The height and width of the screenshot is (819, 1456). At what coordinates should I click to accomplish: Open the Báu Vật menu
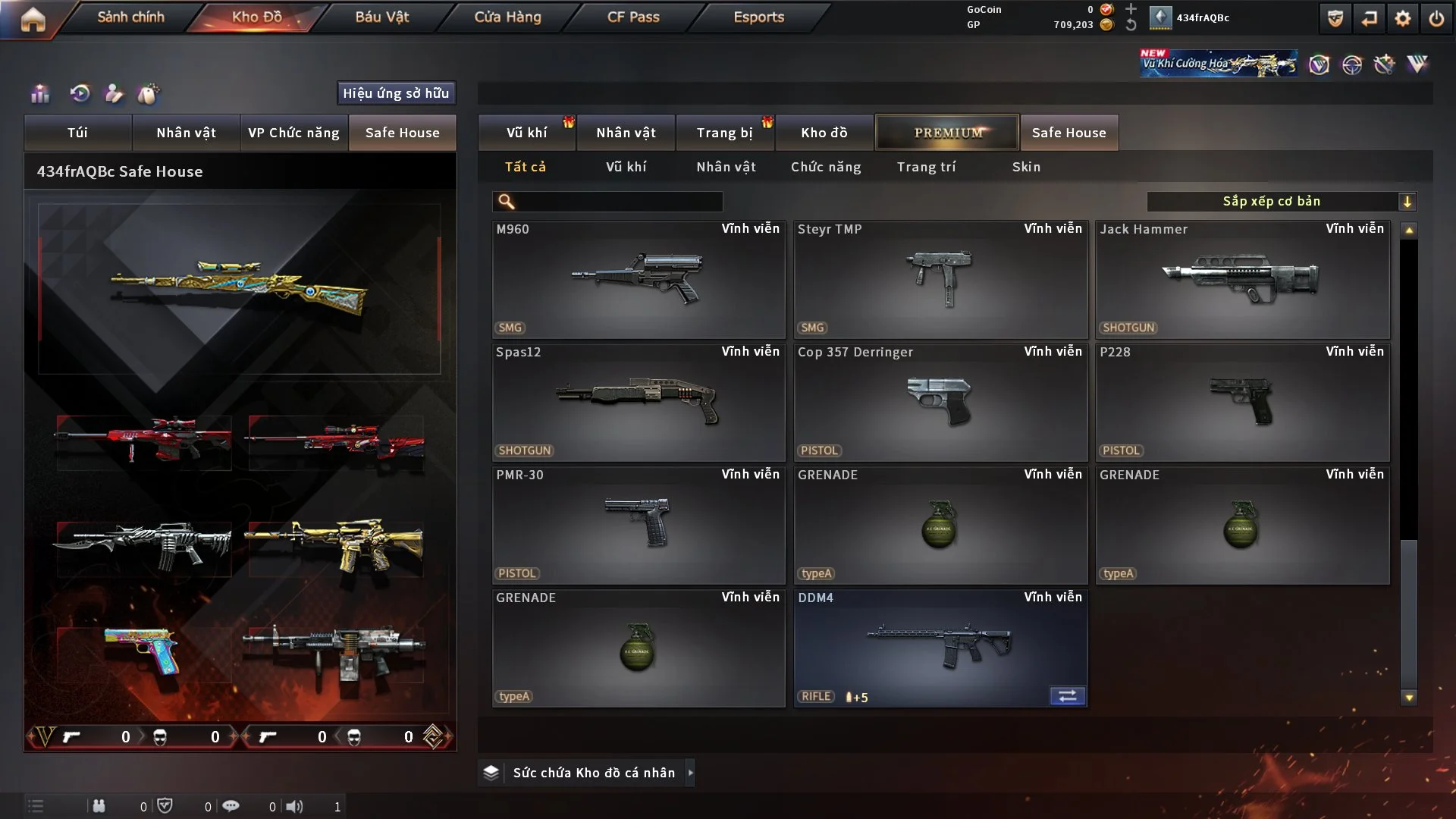point(382,17)
